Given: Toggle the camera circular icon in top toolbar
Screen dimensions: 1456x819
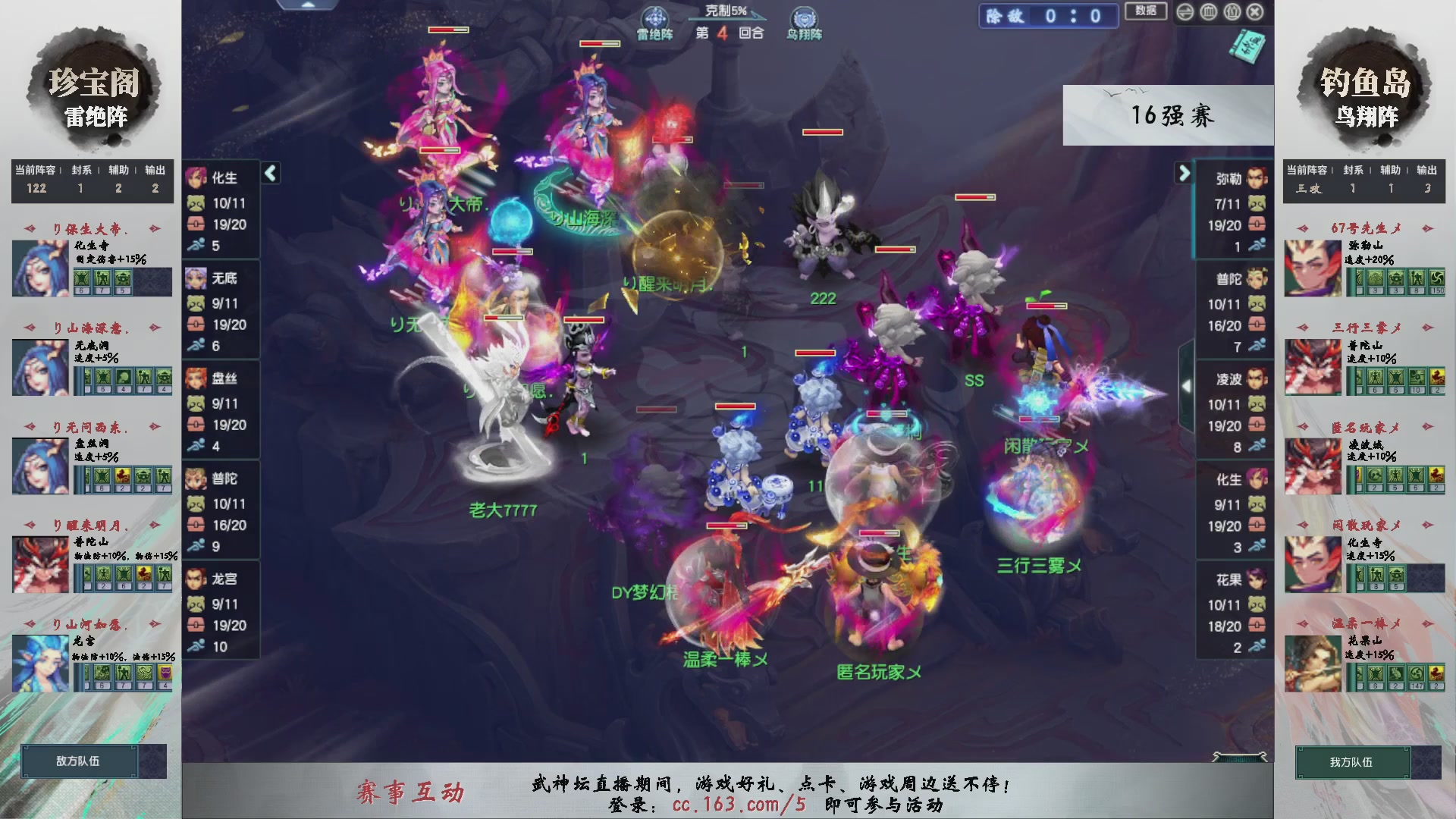Looking at the screenshot, I should click(x=1207, y=13).
